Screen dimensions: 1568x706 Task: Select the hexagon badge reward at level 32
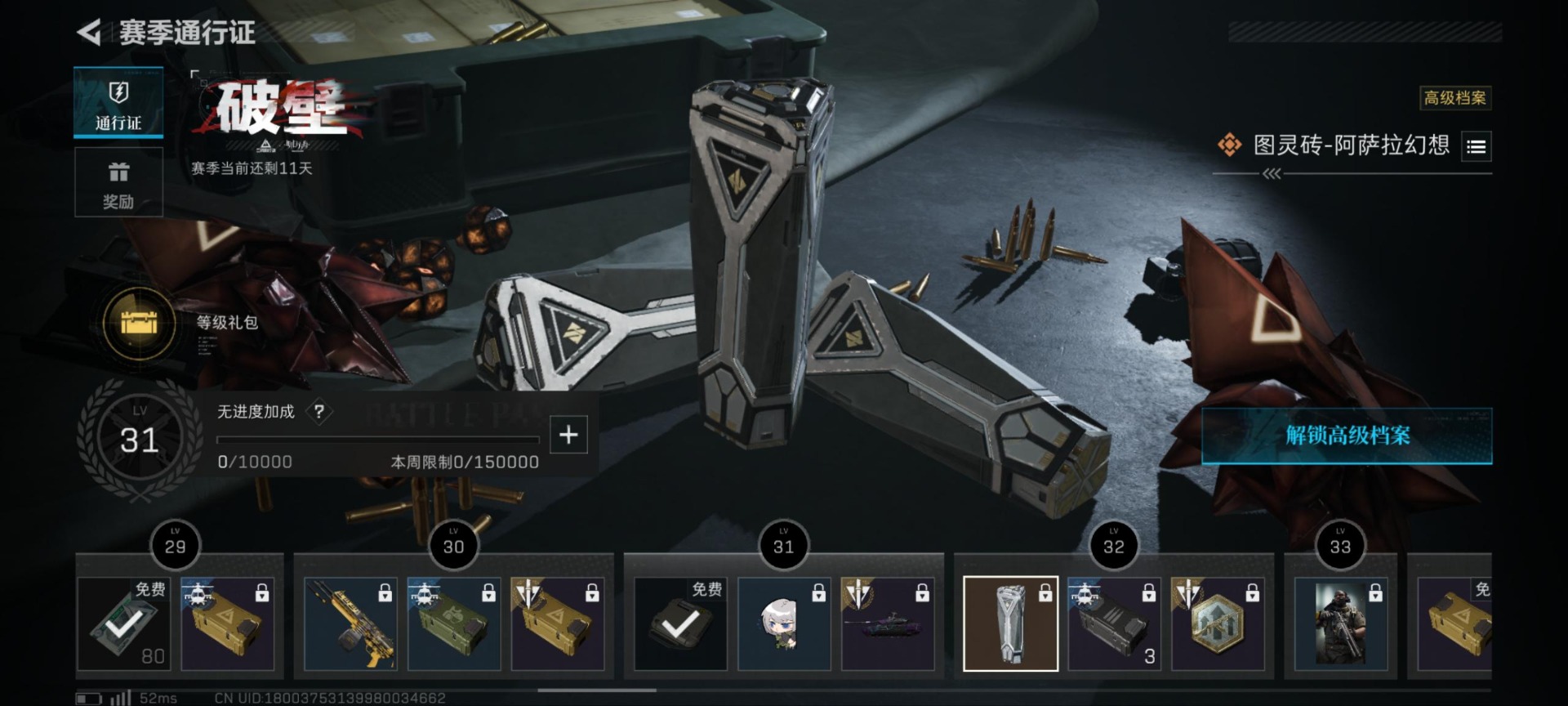coord(1218,624)
